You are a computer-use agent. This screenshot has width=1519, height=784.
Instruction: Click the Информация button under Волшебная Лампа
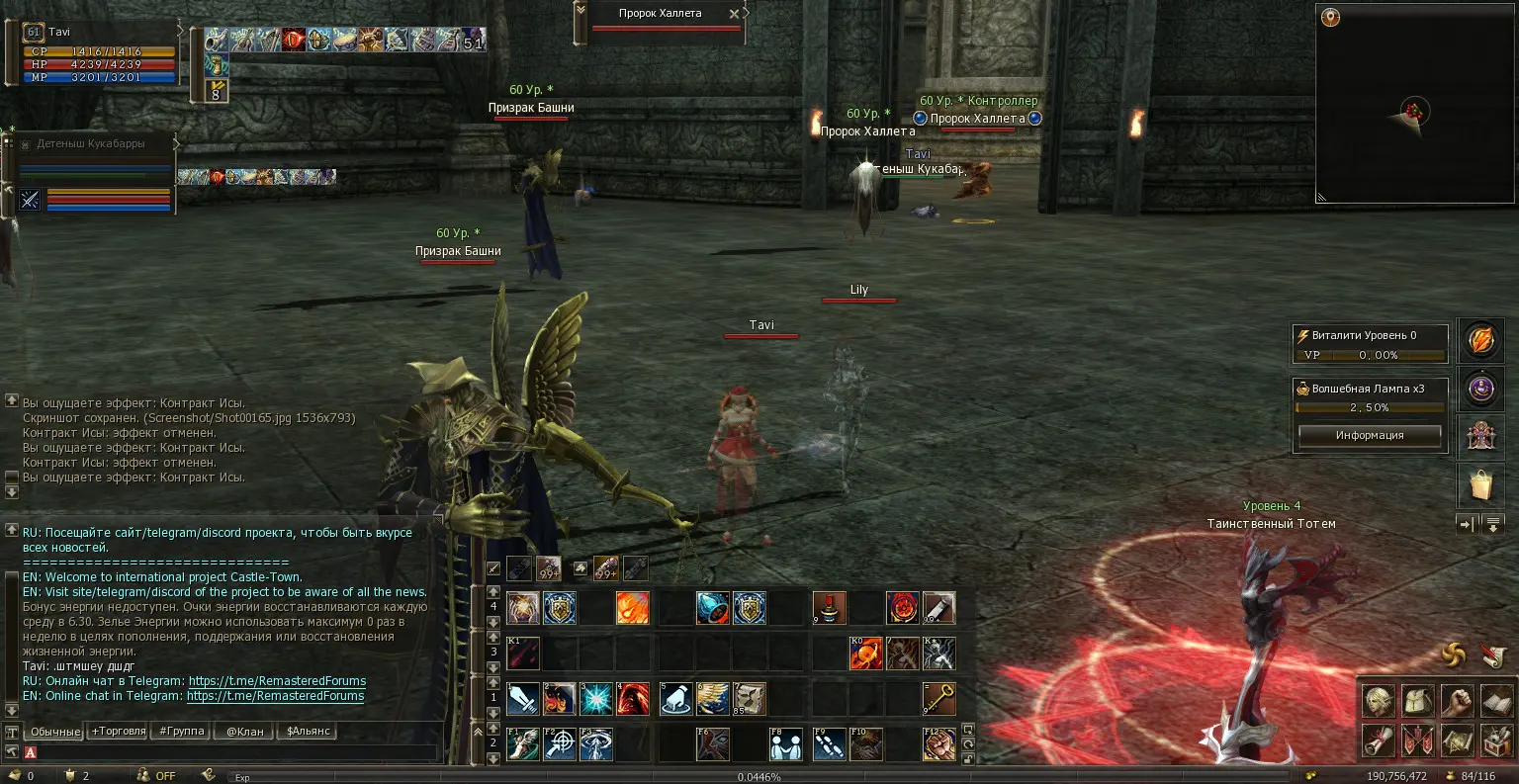(x=1370, y=435)
